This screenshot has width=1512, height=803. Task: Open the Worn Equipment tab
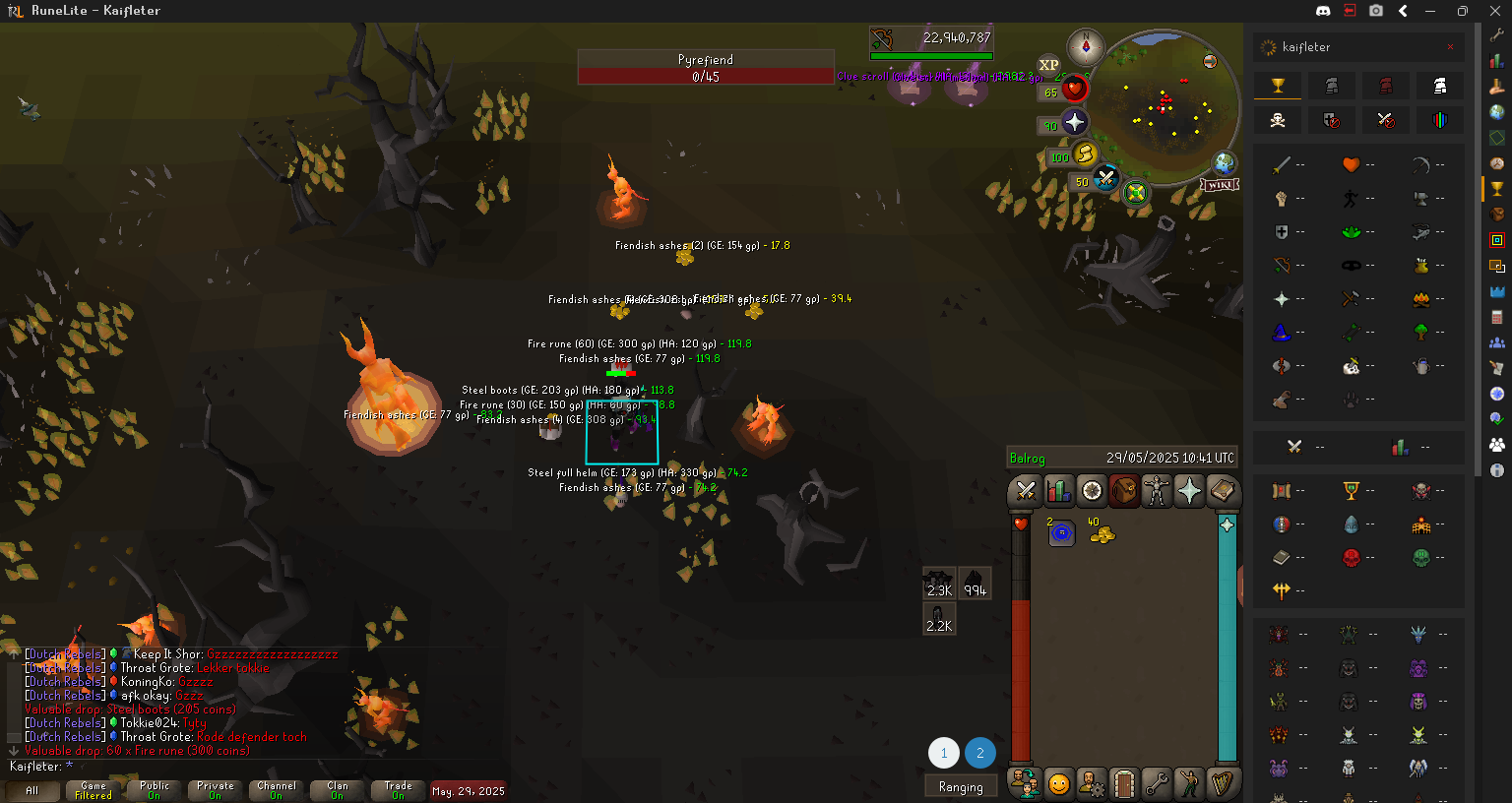click(x=1157, y=490)
